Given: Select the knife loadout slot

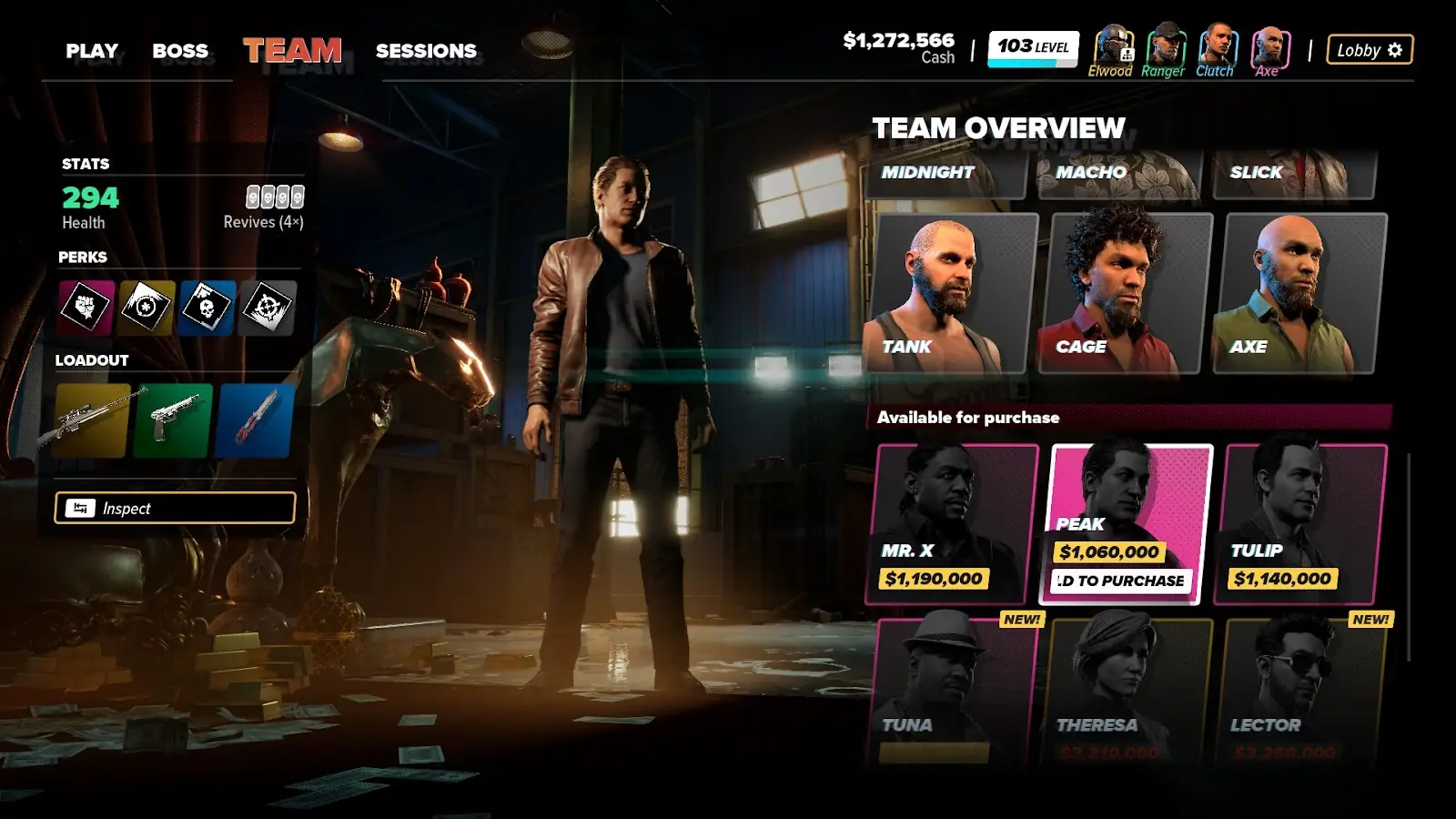Looking at the screenshot, I should pos(255,420).
